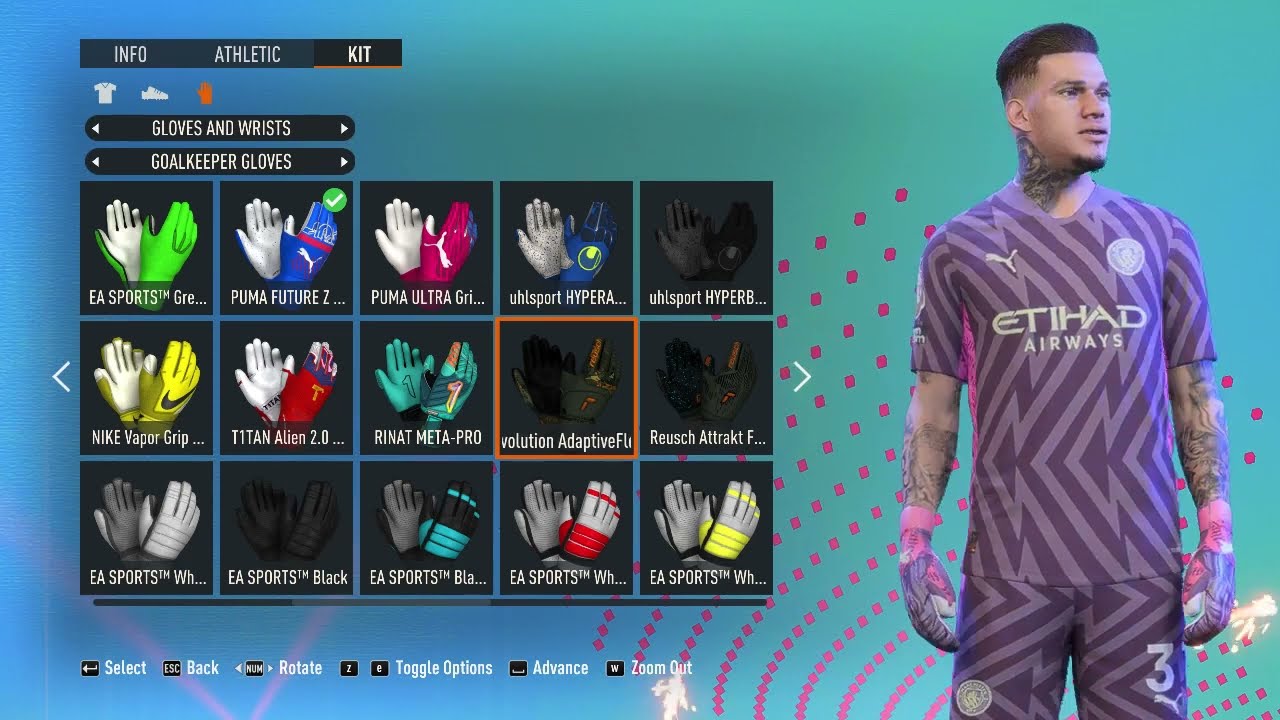This screenshot has width=1280, height=720.
Task: Open the ATHLETIC tab
Action: [x=247, y=54]
